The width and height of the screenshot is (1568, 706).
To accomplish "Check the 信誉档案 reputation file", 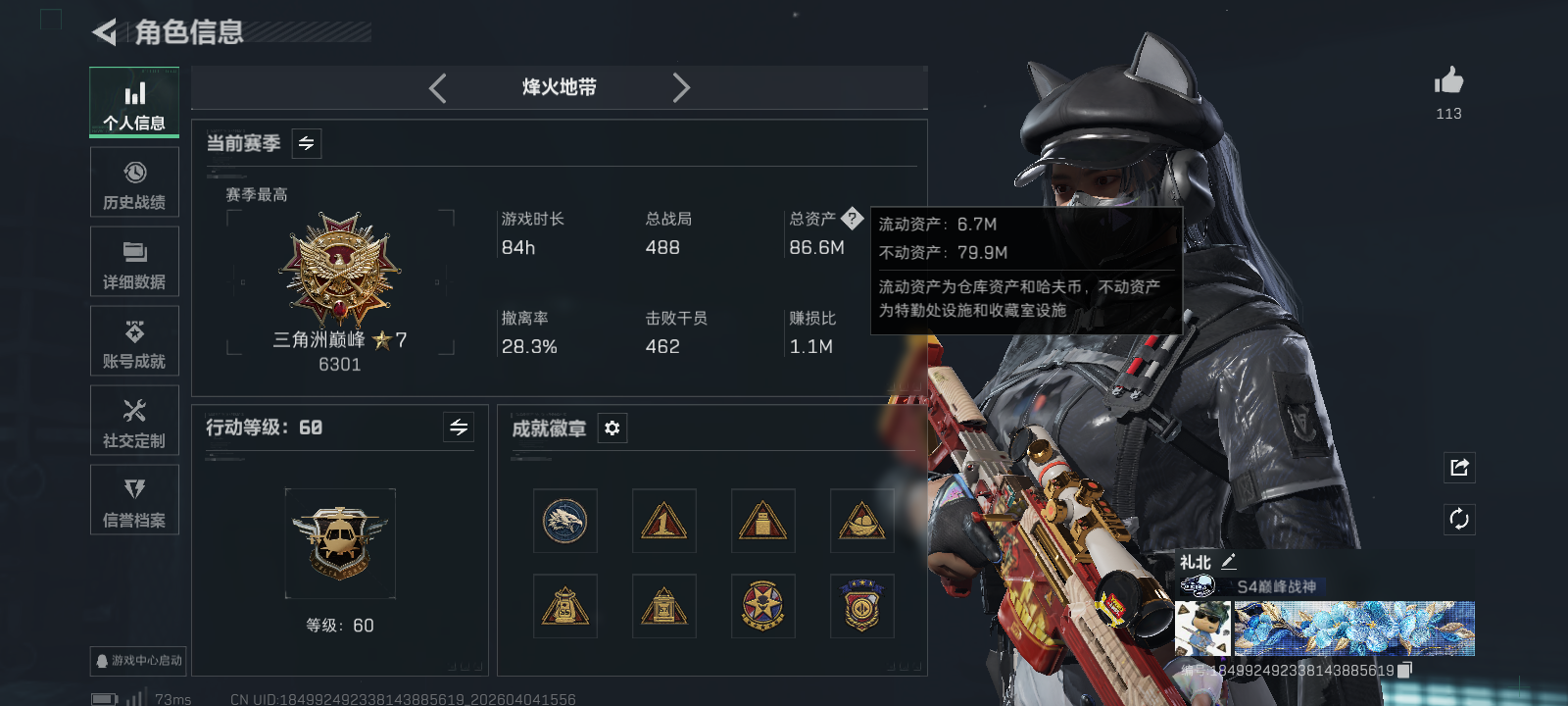I will click(134, 500).
